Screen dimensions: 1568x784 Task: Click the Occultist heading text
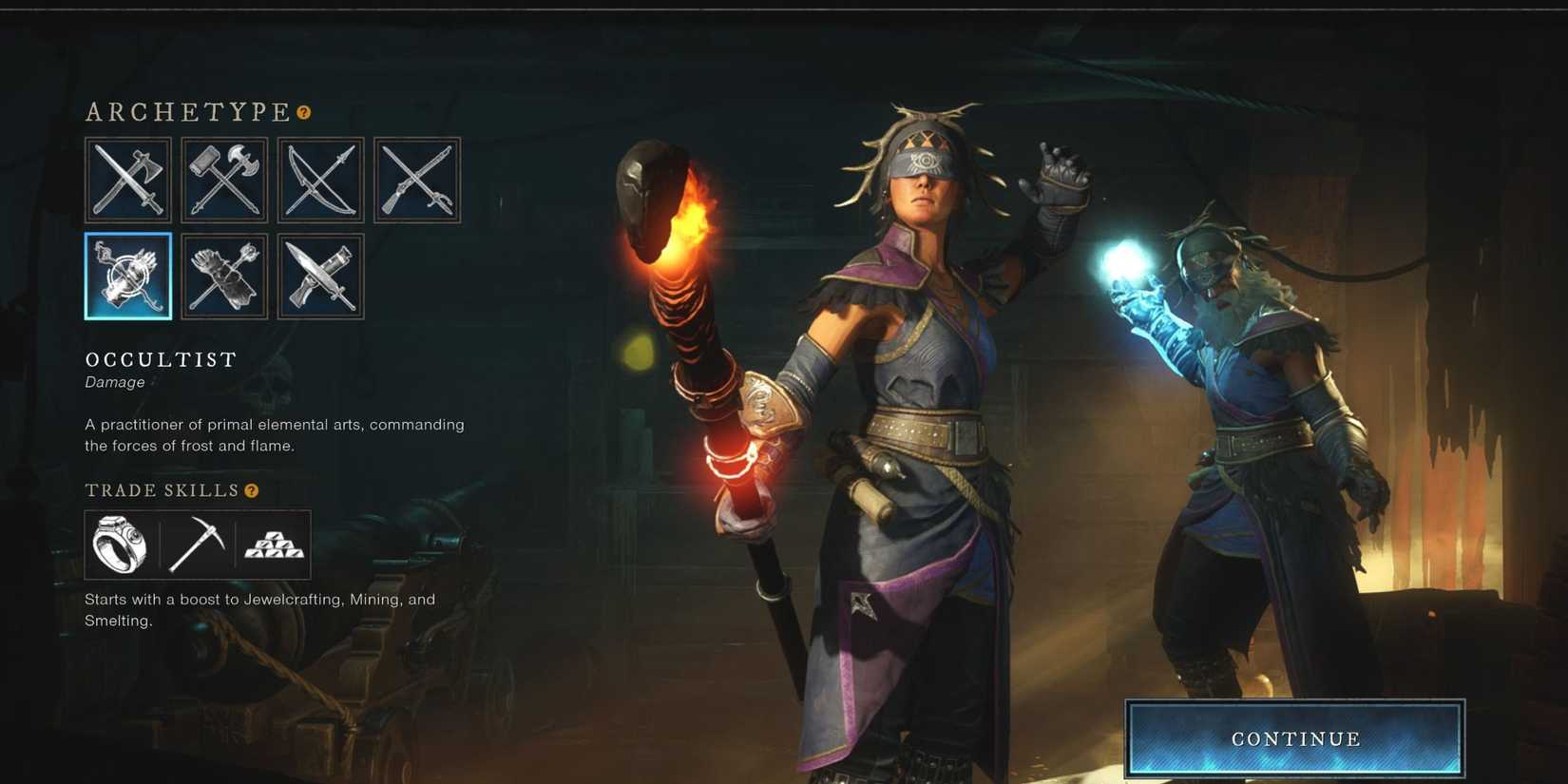coord(159,360)
